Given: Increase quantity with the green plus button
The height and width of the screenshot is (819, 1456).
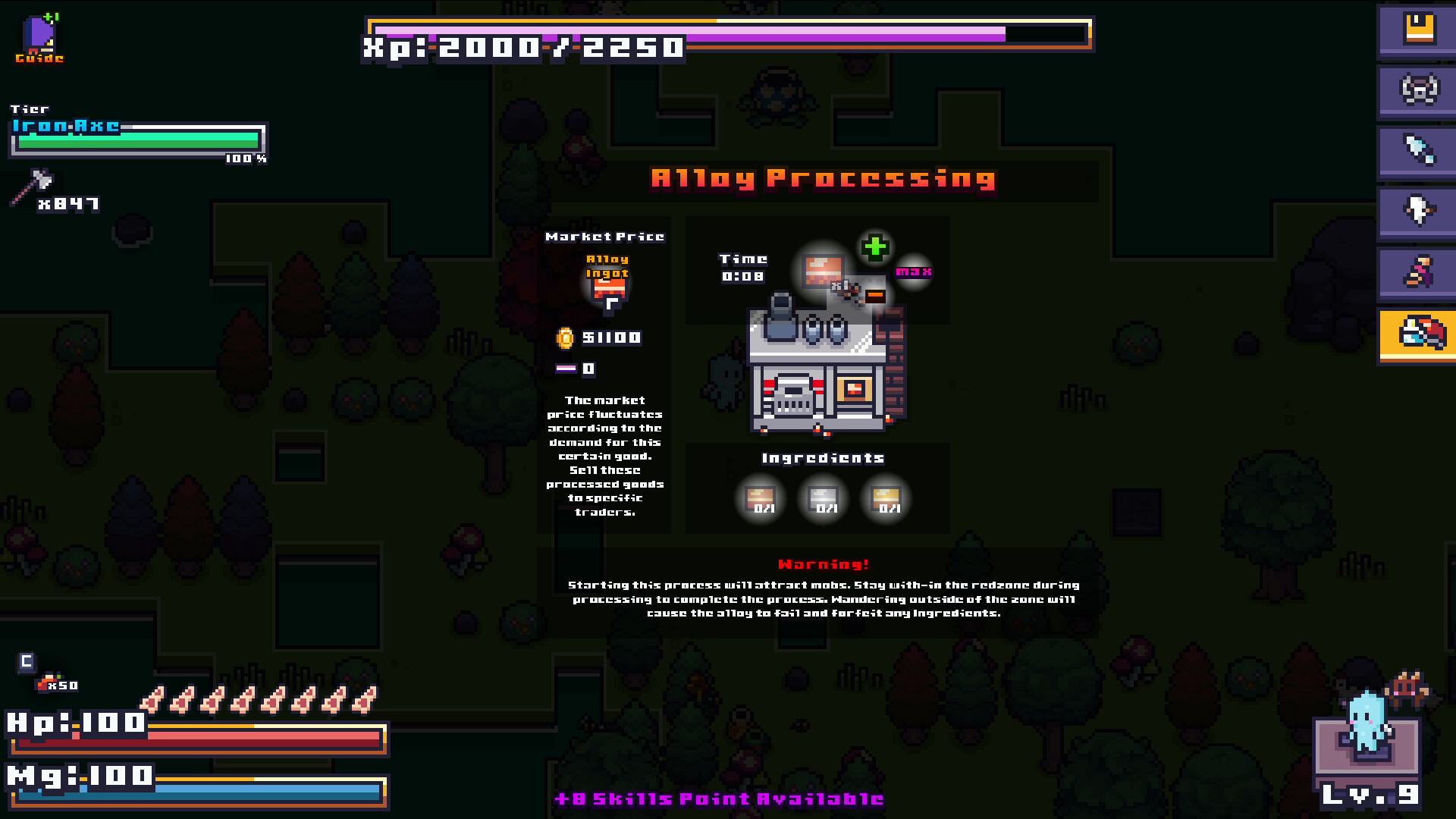Looking at the screenshot, I should (876, 246).
